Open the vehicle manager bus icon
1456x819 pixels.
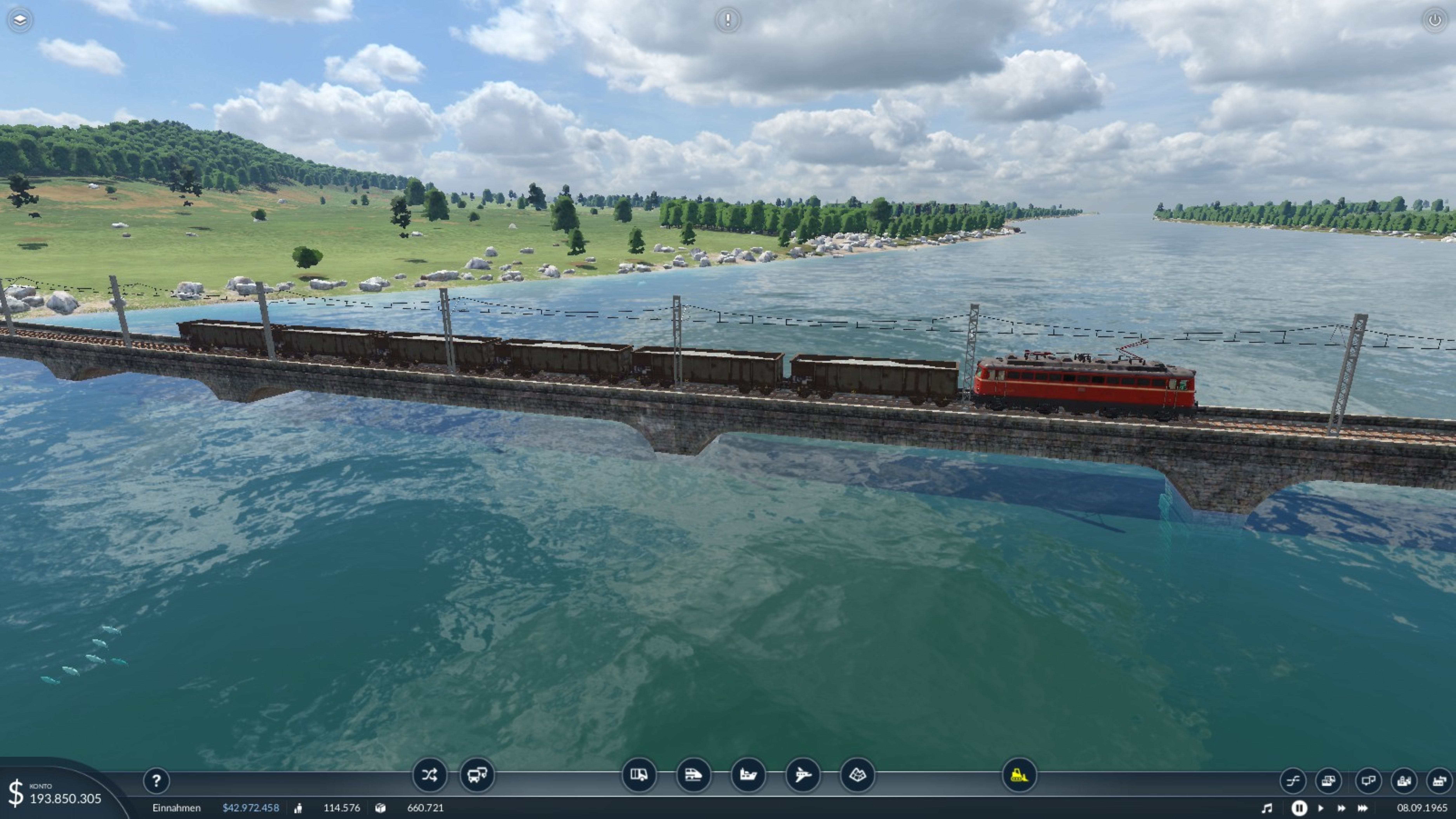pos(476,775)
